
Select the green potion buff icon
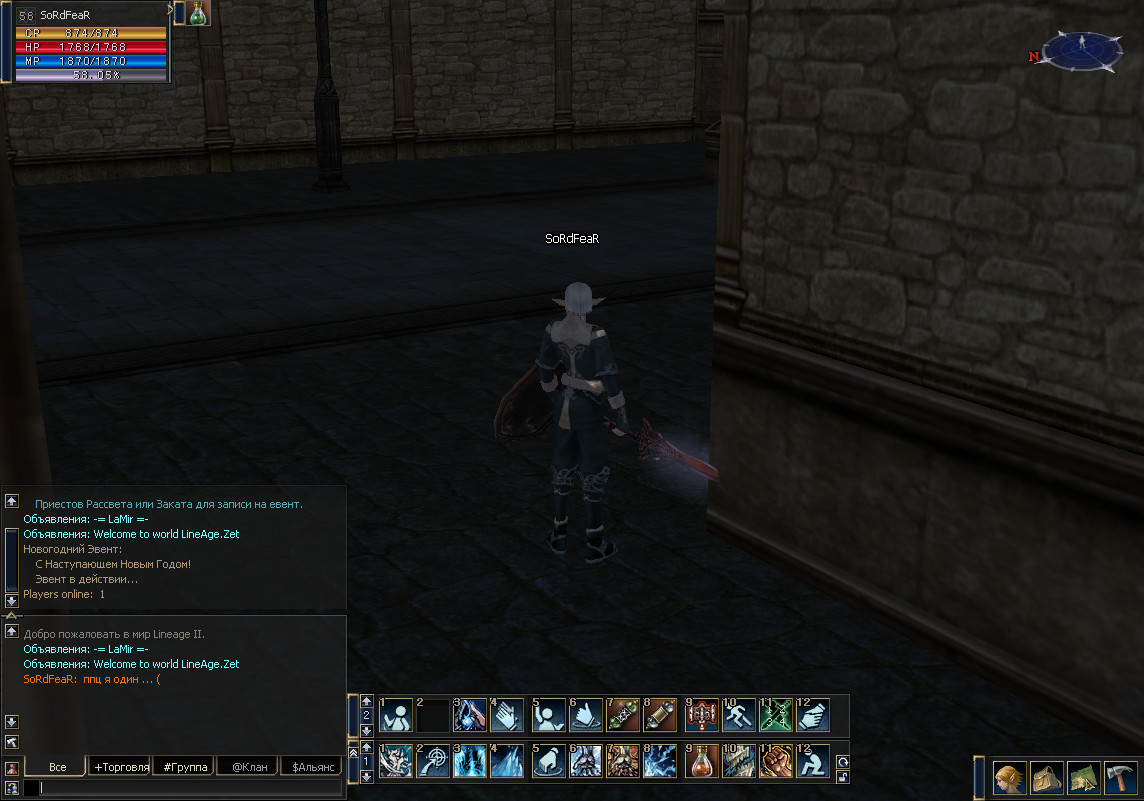coord(199,13)
